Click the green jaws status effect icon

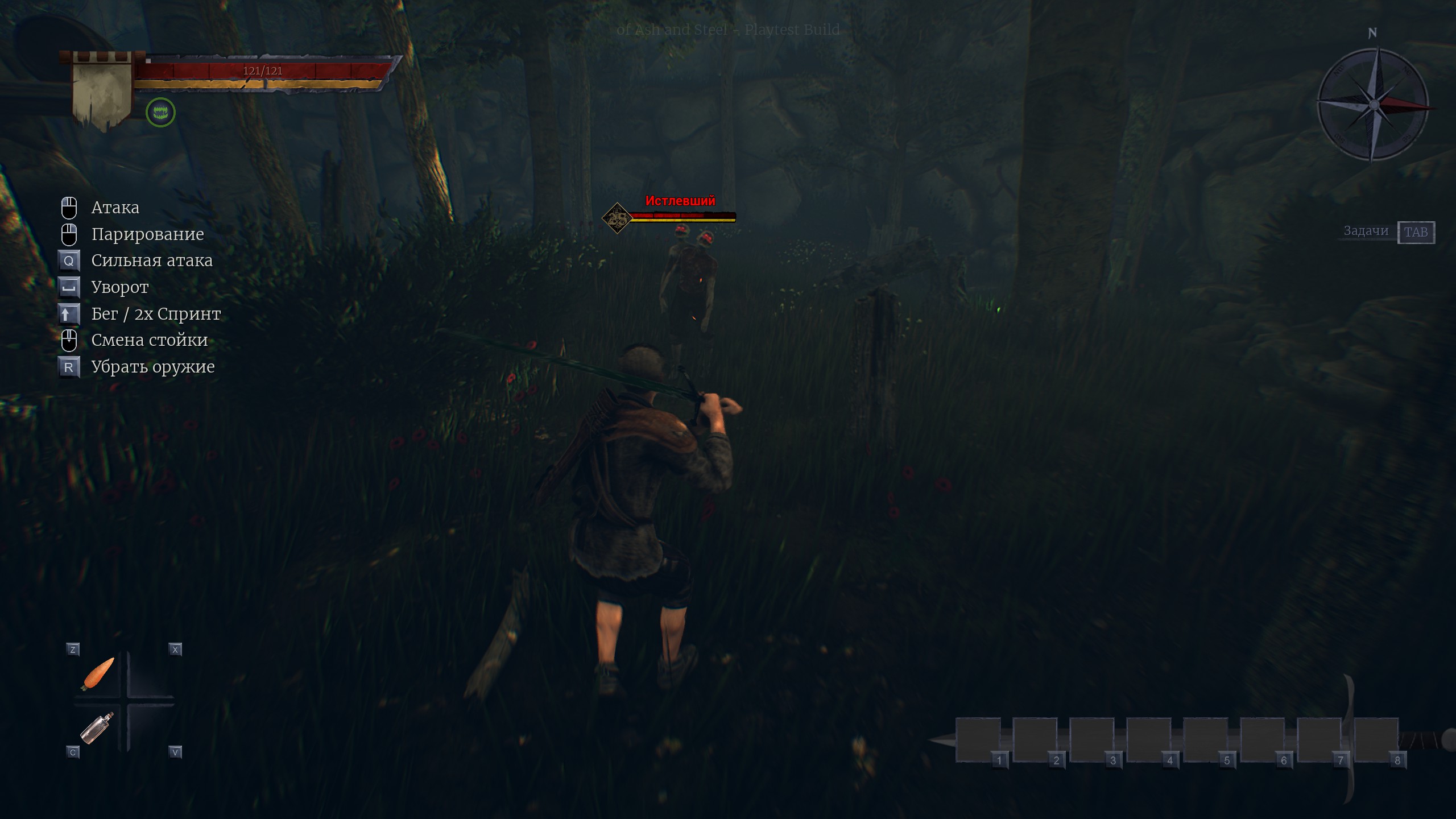coord(160,112)
